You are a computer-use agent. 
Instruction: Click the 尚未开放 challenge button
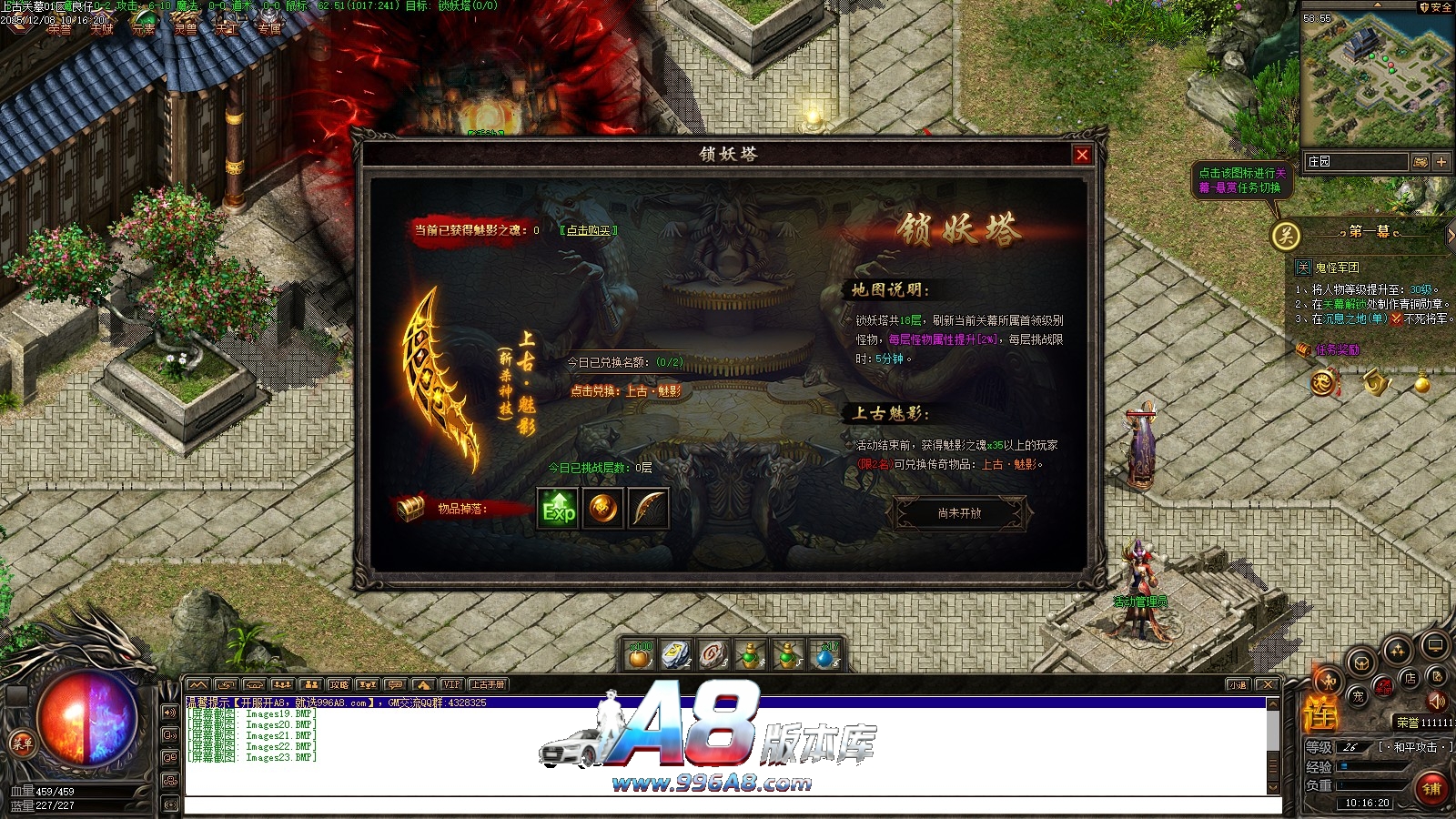click(959, 513)
